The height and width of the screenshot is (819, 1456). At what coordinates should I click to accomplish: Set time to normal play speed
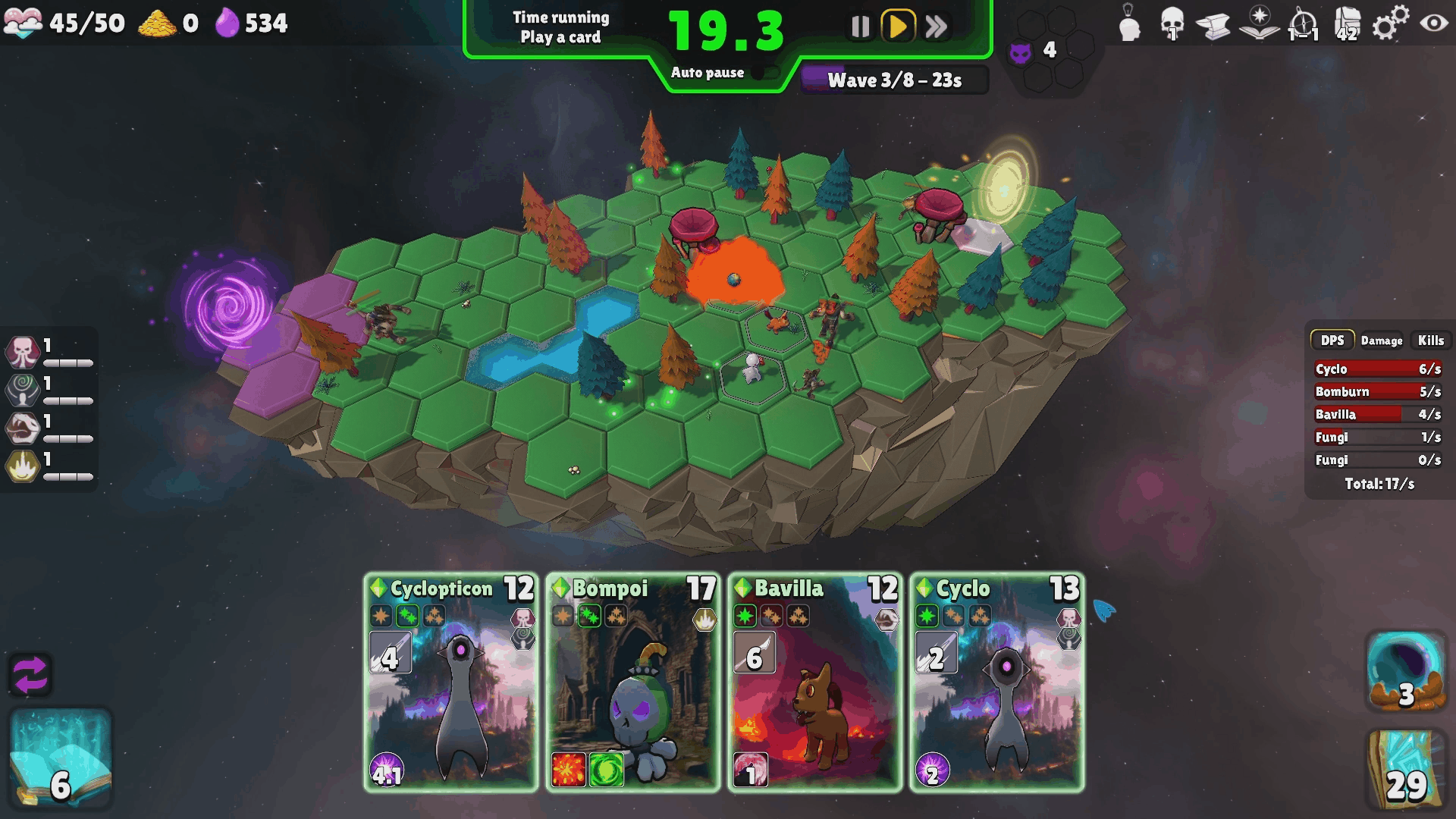point(898,27)
